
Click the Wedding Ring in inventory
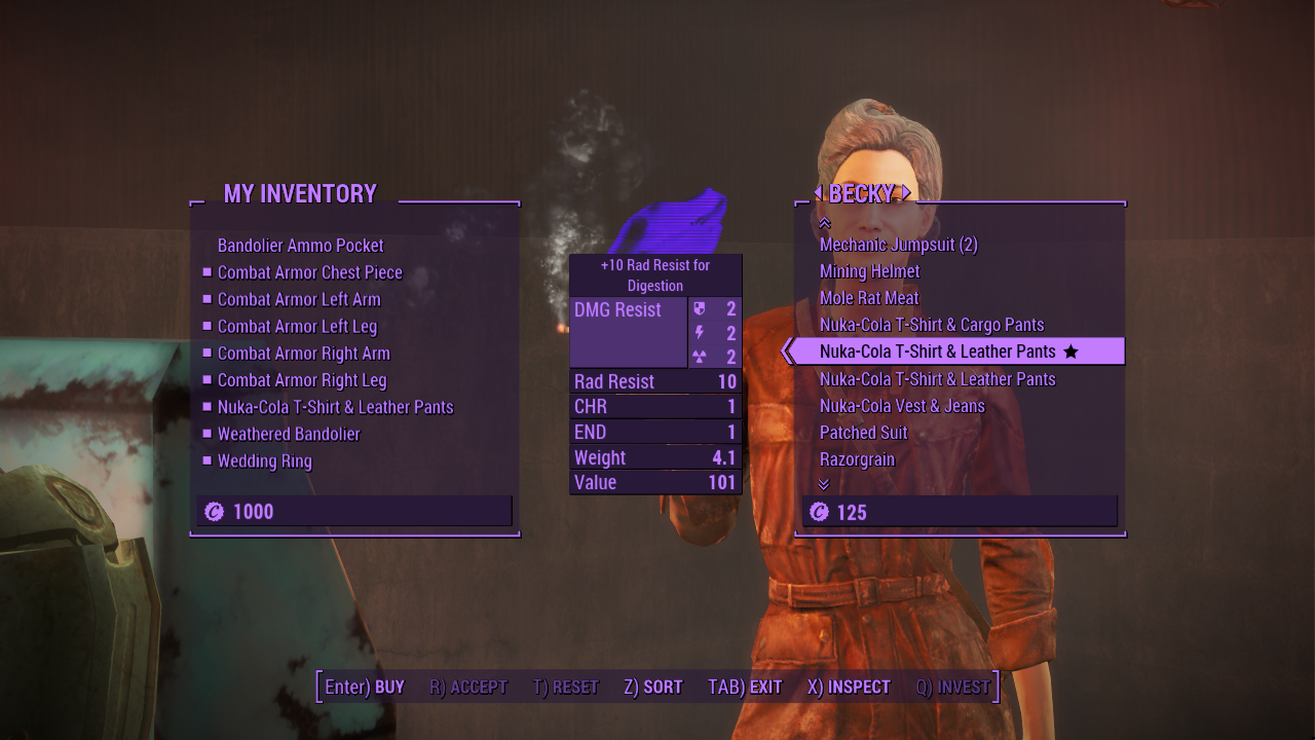click(x=264, y=462)
